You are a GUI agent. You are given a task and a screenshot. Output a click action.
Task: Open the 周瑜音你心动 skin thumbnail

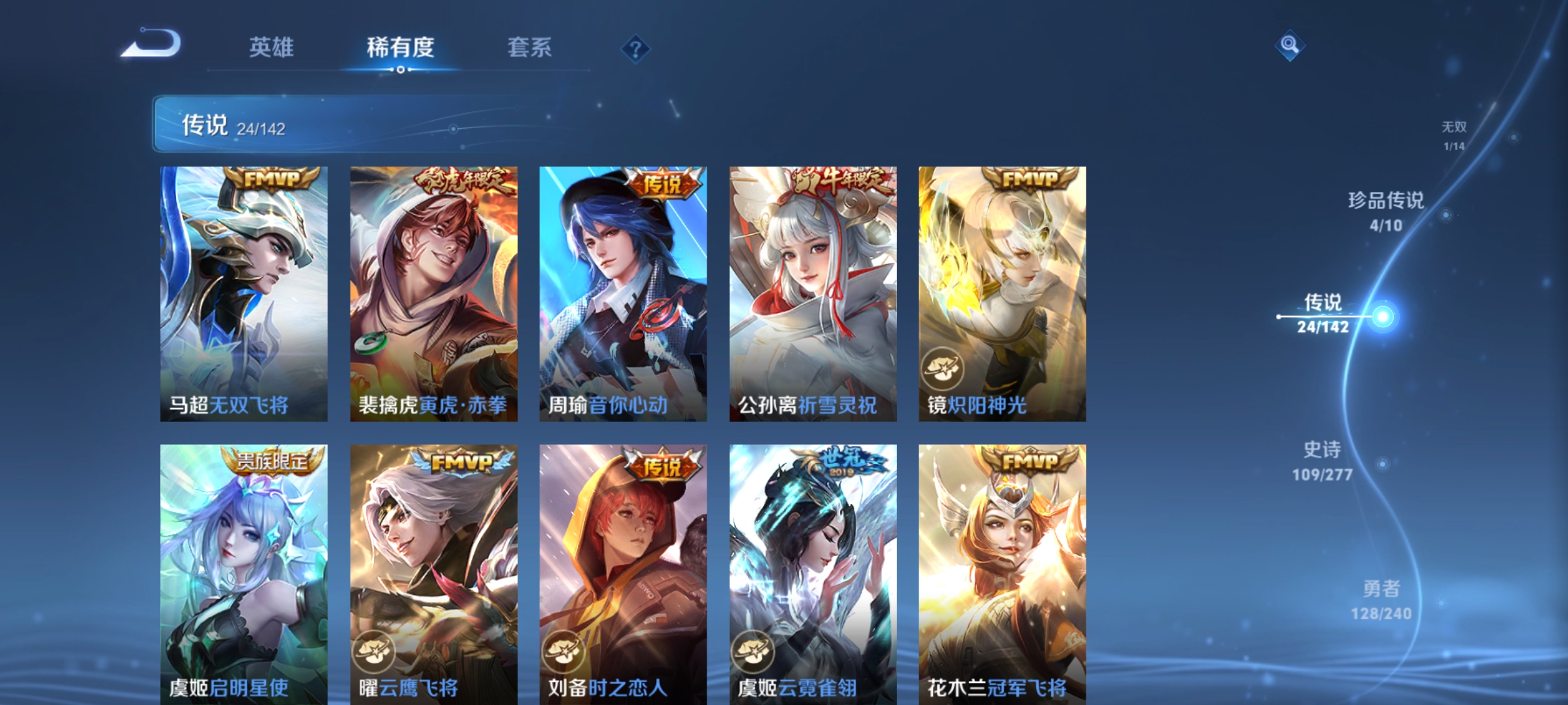623,293
